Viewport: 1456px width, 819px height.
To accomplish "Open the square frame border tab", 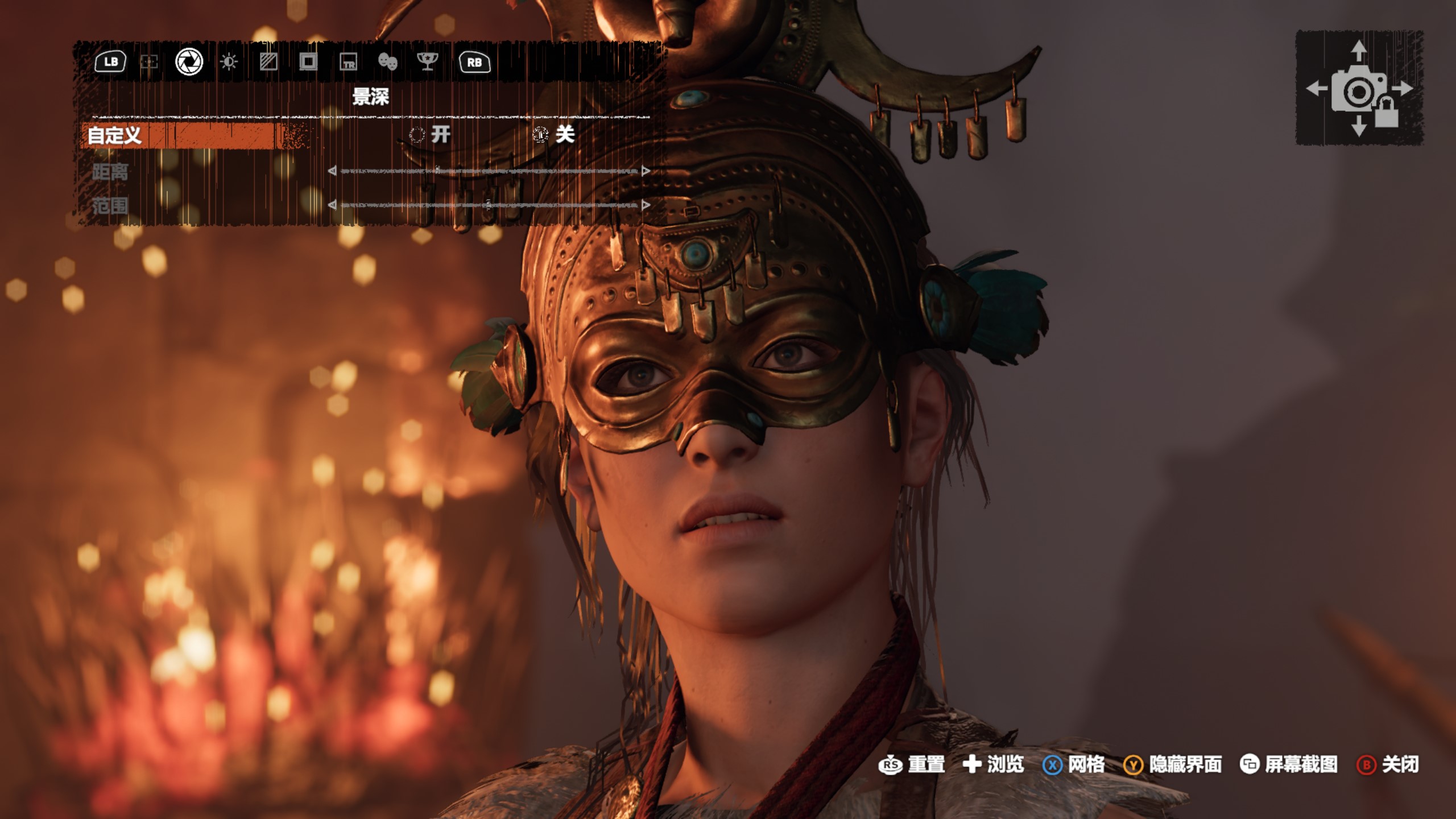I will tap(308, 62).
